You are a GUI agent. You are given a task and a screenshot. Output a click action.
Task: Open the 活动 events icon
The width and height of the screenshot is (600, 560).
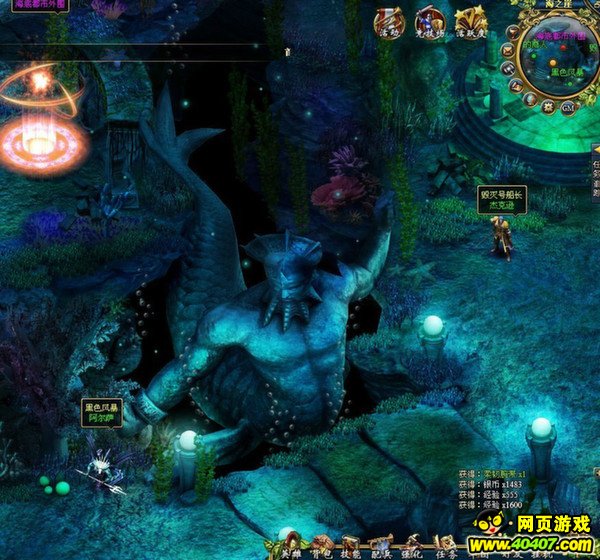(x=390, y=21)
